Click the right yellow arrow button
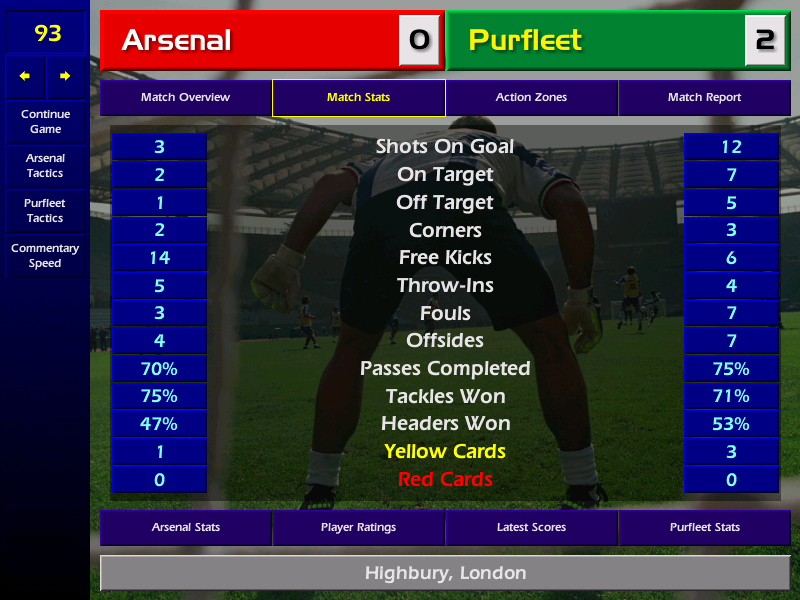Image resolution: width=800 pixels, height=600 pixels. [65, 76]
